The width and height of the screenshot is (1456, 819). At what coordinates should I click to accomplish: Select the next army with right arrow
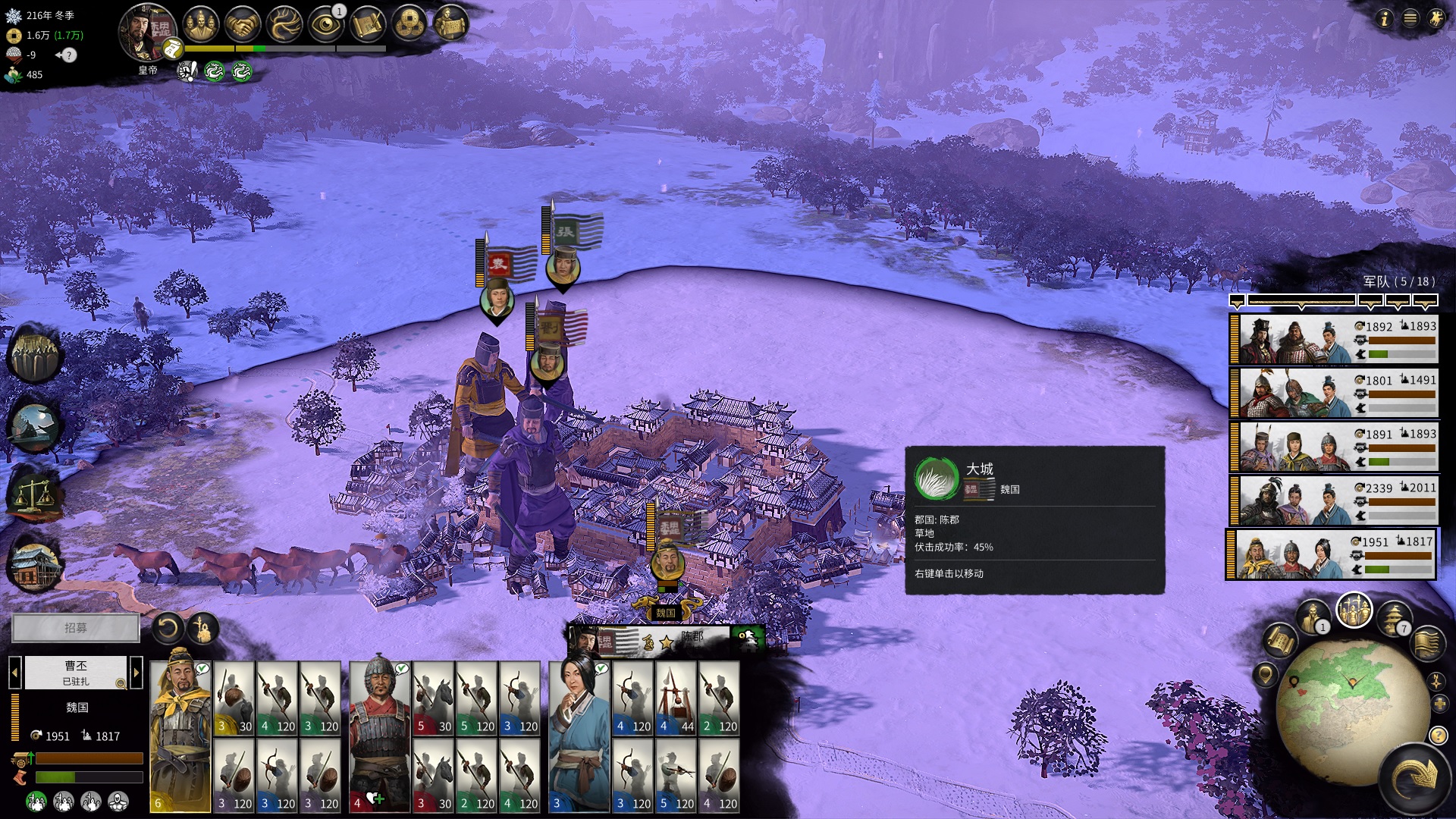click(x=136, y=672)
